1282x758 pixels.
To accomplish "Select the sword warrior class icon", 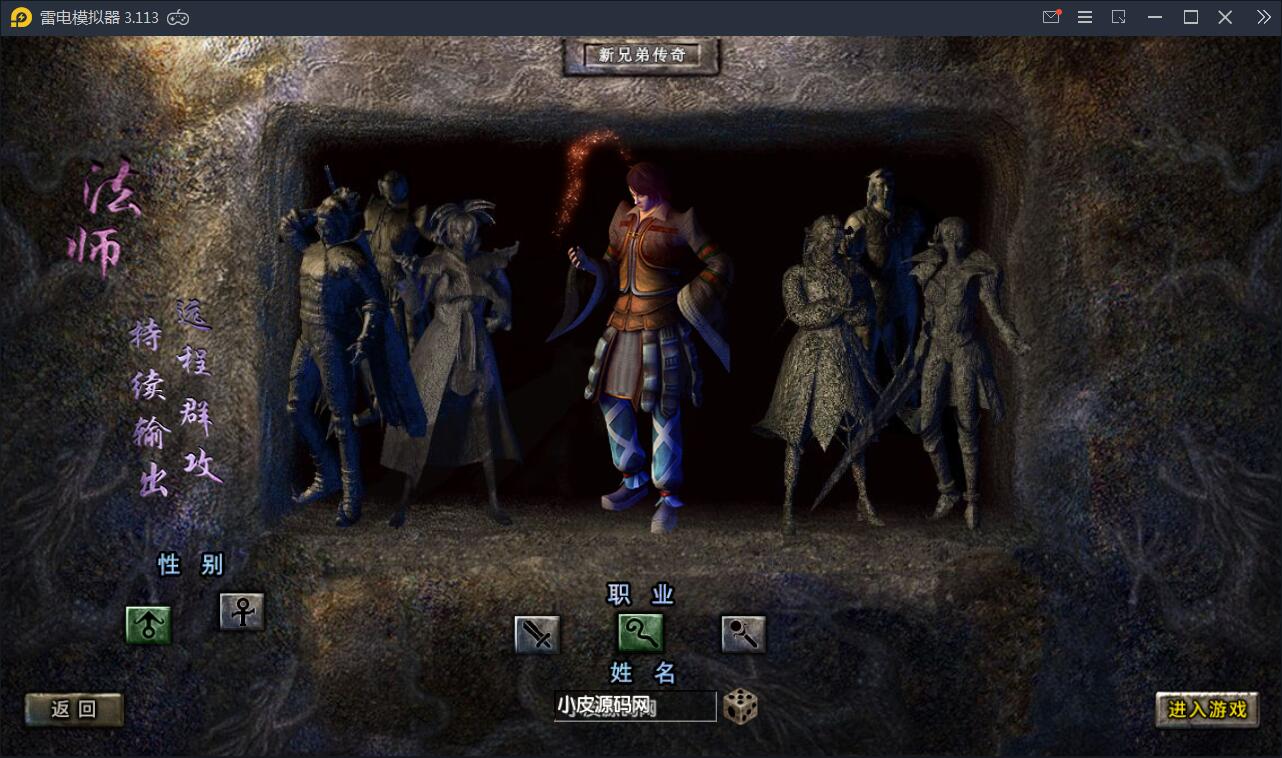I will click(536, 633).
